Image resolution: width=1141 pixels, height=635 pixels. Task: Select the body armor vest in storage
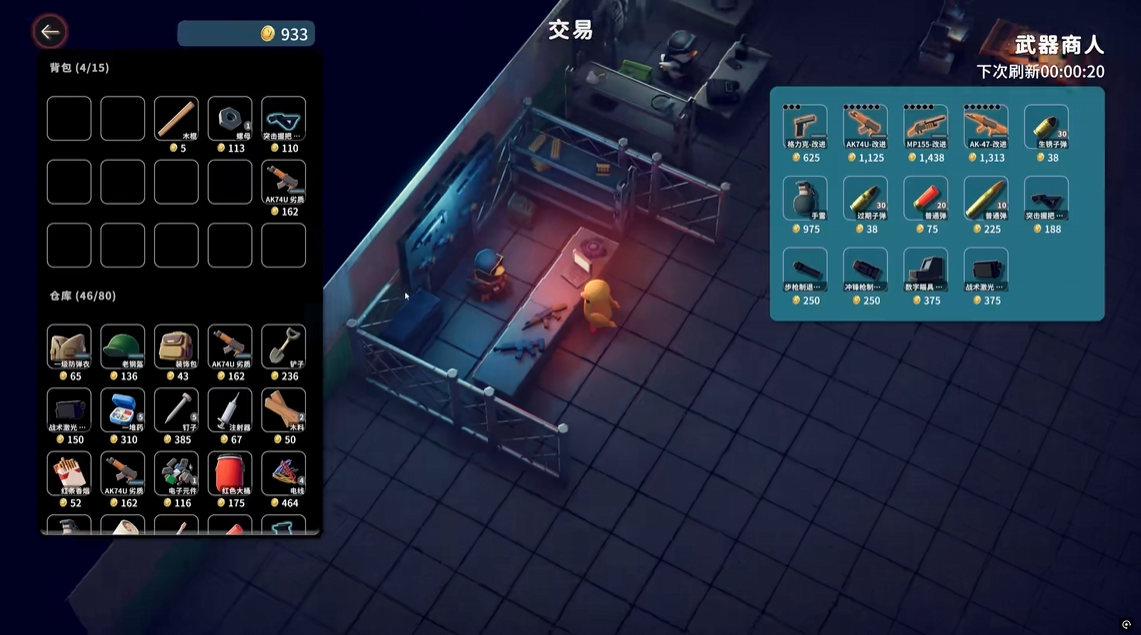coord(69,346)
